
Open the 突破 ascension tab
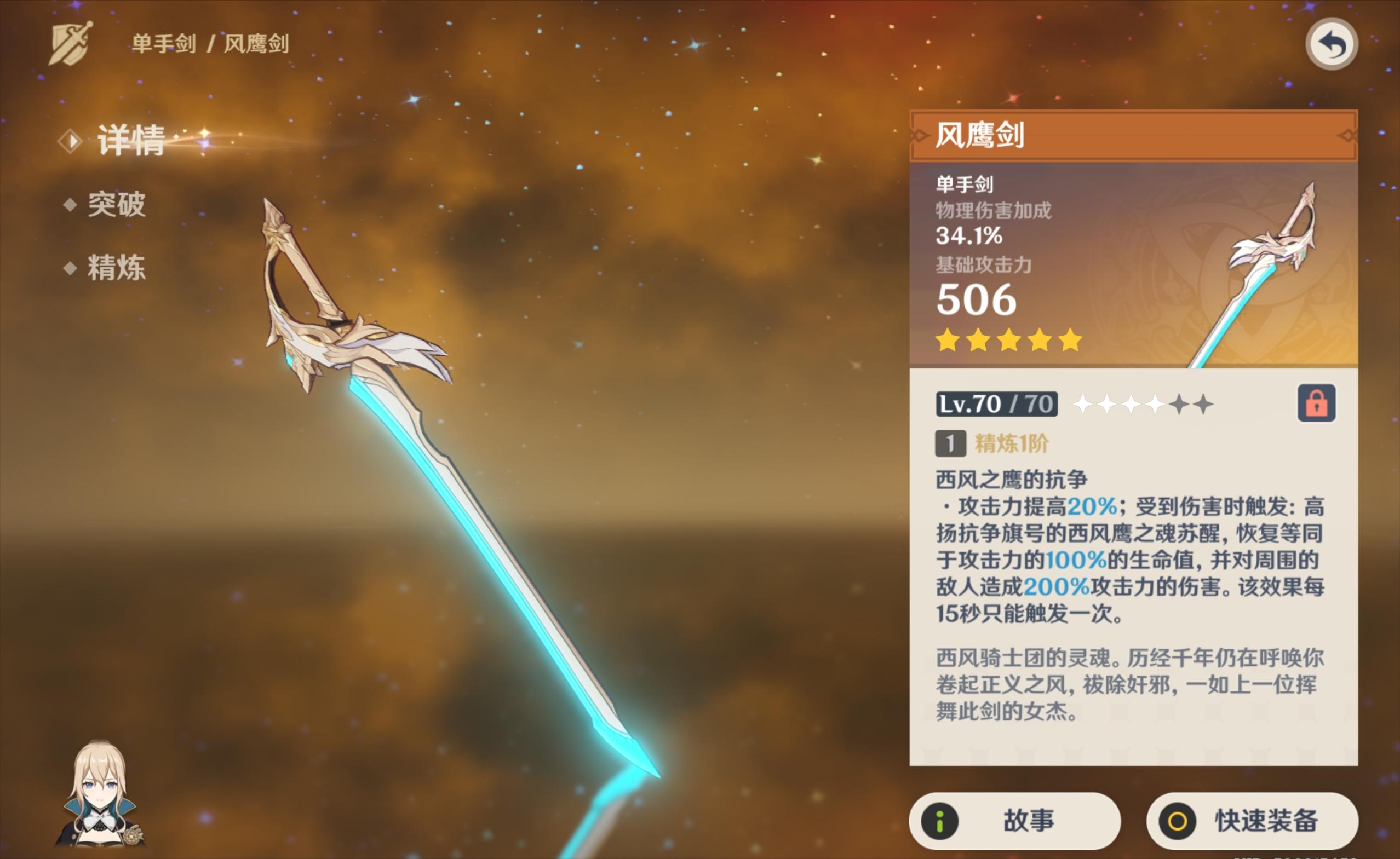[x=116, y=205]
